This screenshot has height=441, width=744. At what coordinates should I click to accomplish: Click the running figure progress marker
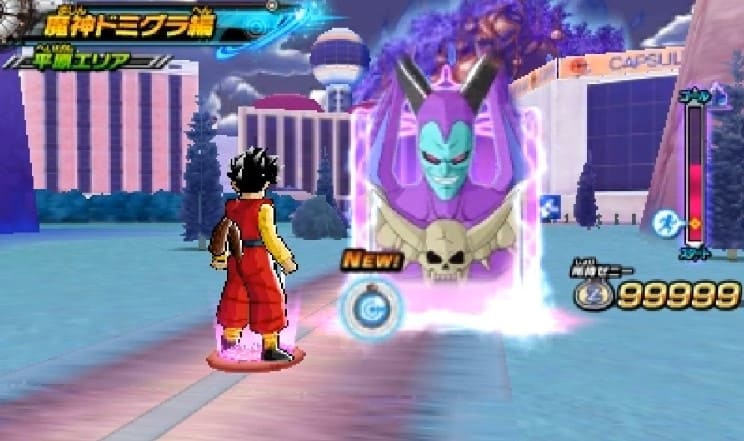pos(666,222)
